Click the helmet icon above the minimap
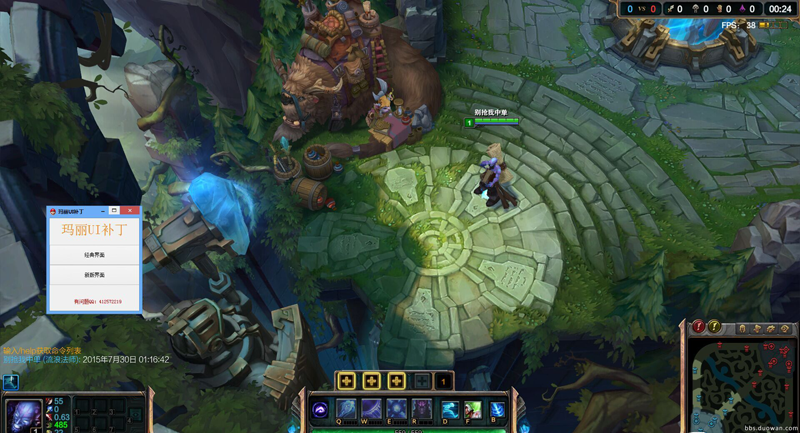 click(743, 329)
